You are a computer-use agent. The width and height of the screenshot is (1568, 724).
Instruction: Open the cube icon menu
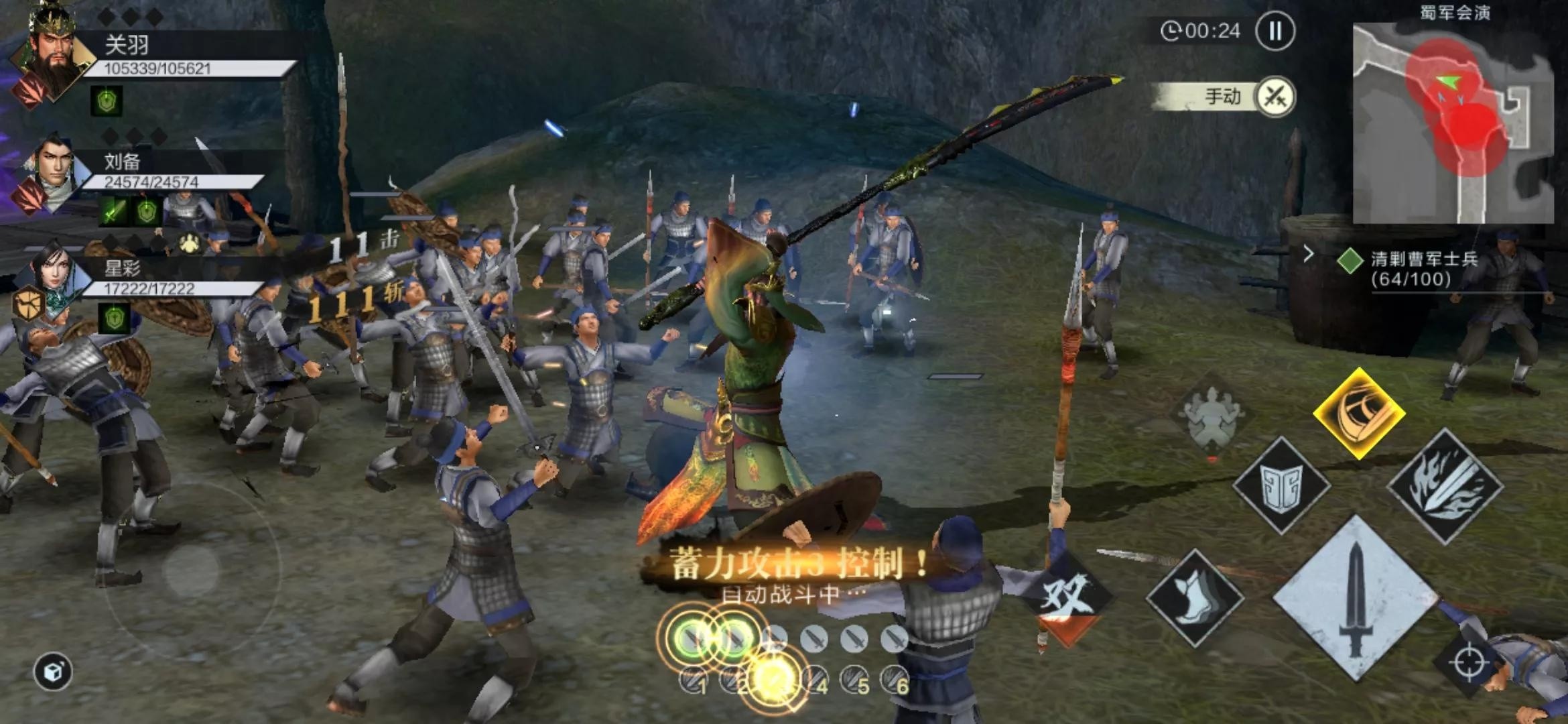(53, 672)
